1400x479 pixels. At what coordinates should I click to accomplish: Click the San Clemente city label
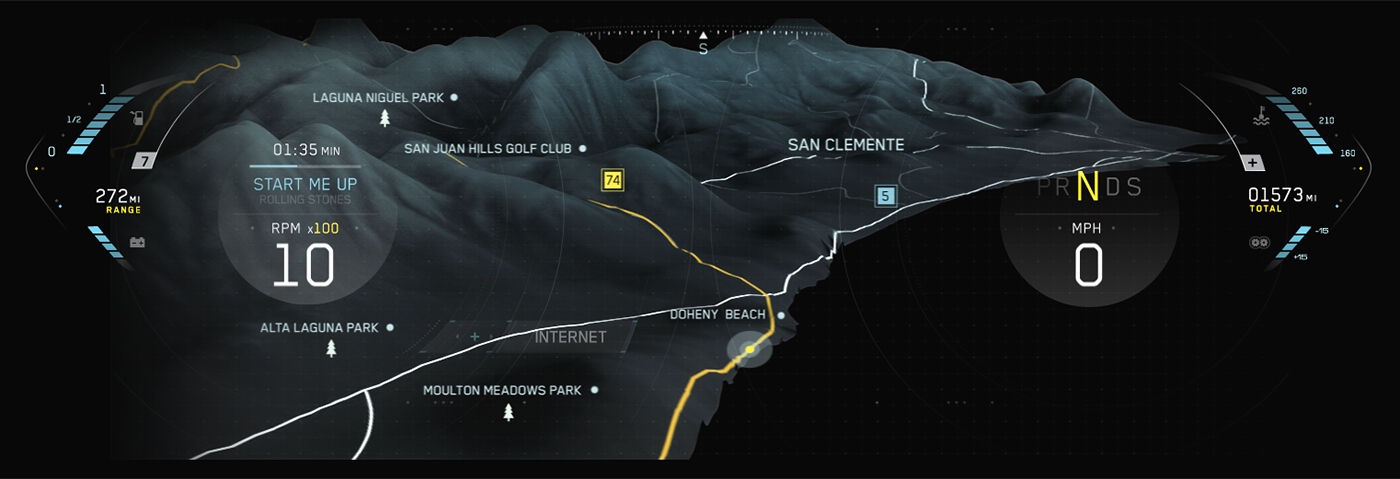845,145
